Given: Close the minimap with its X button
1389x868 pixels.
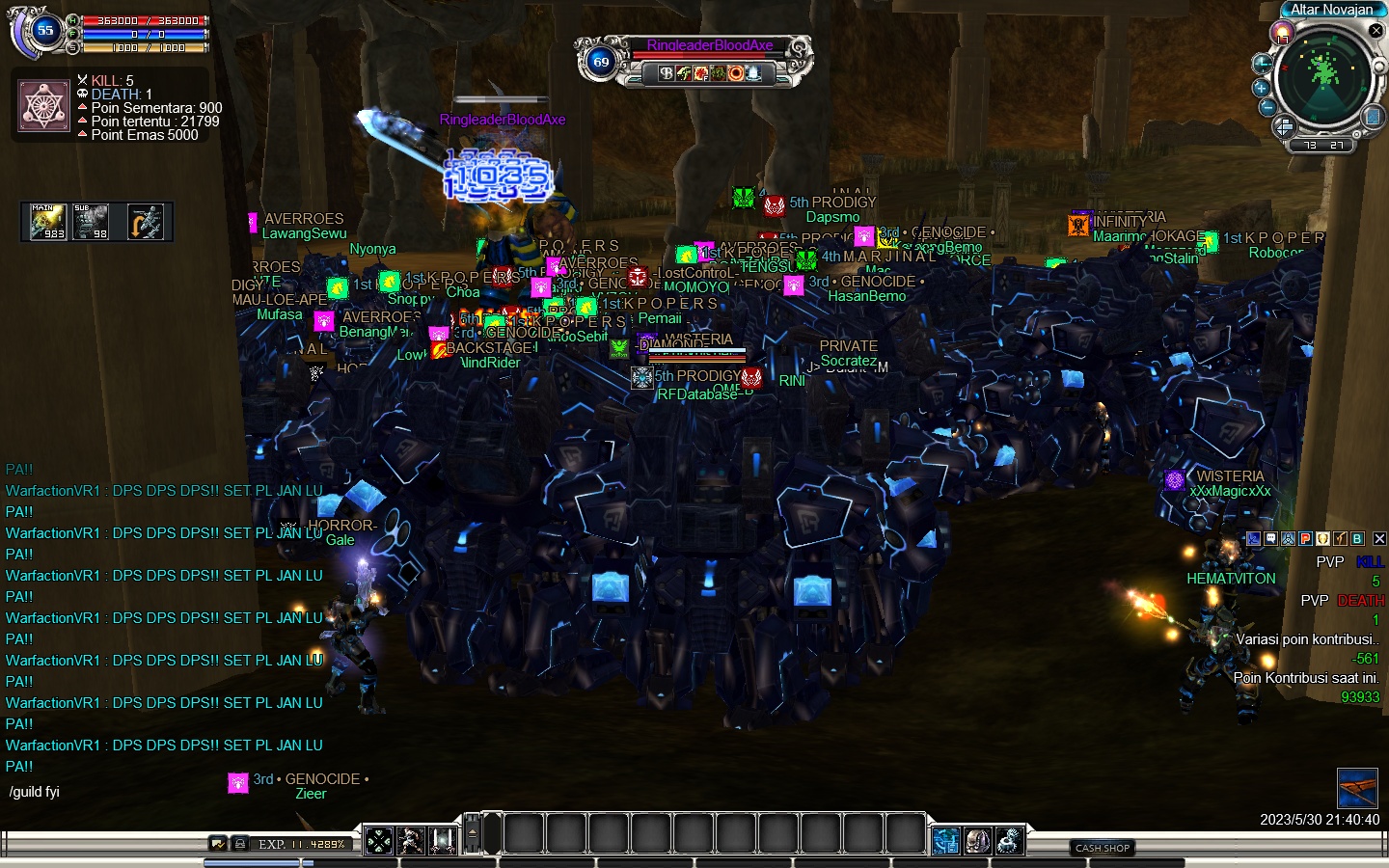Looking at the screenshot, I should tap(1376, 31).
